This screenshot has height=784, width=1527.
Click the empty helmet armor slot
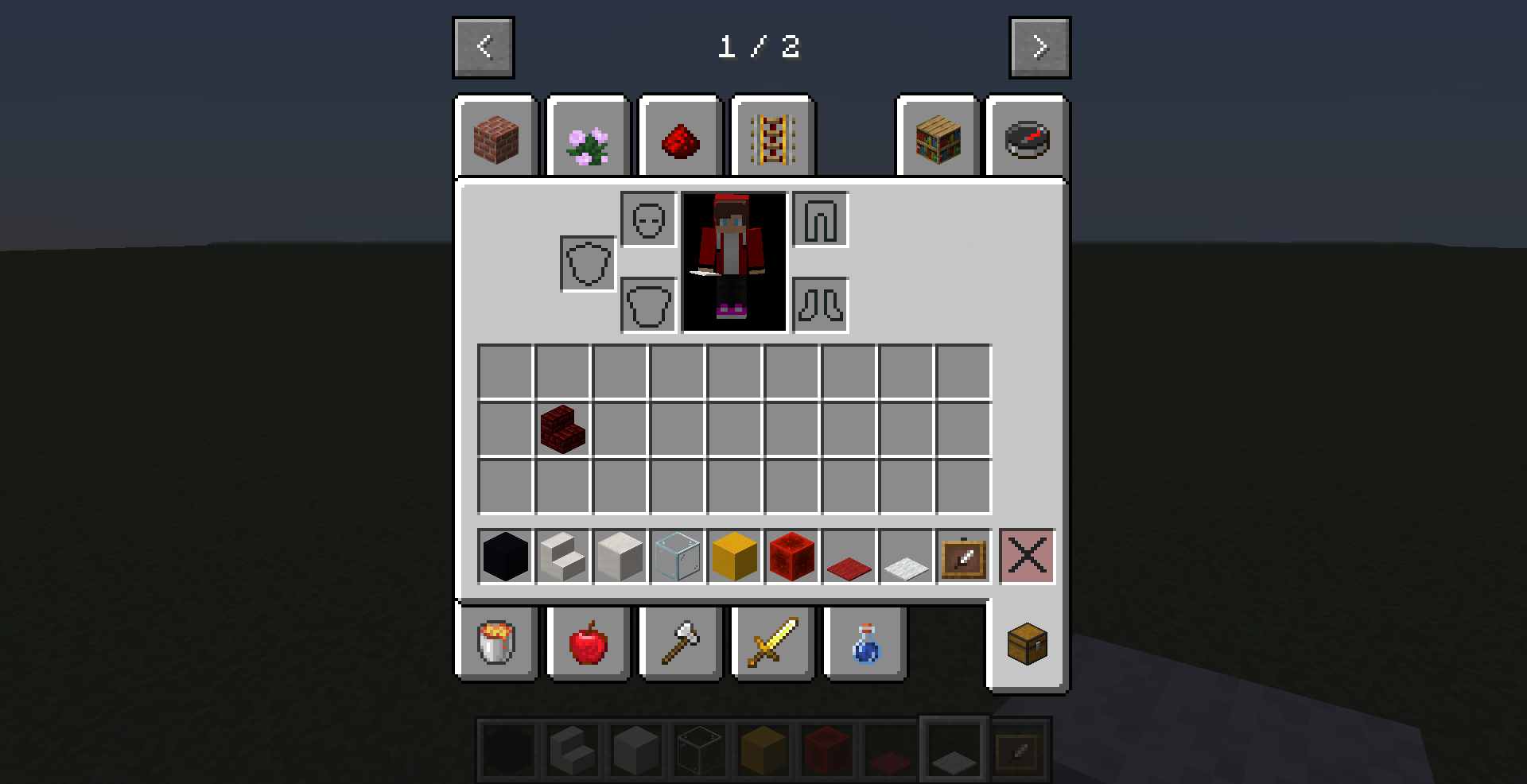649,220
